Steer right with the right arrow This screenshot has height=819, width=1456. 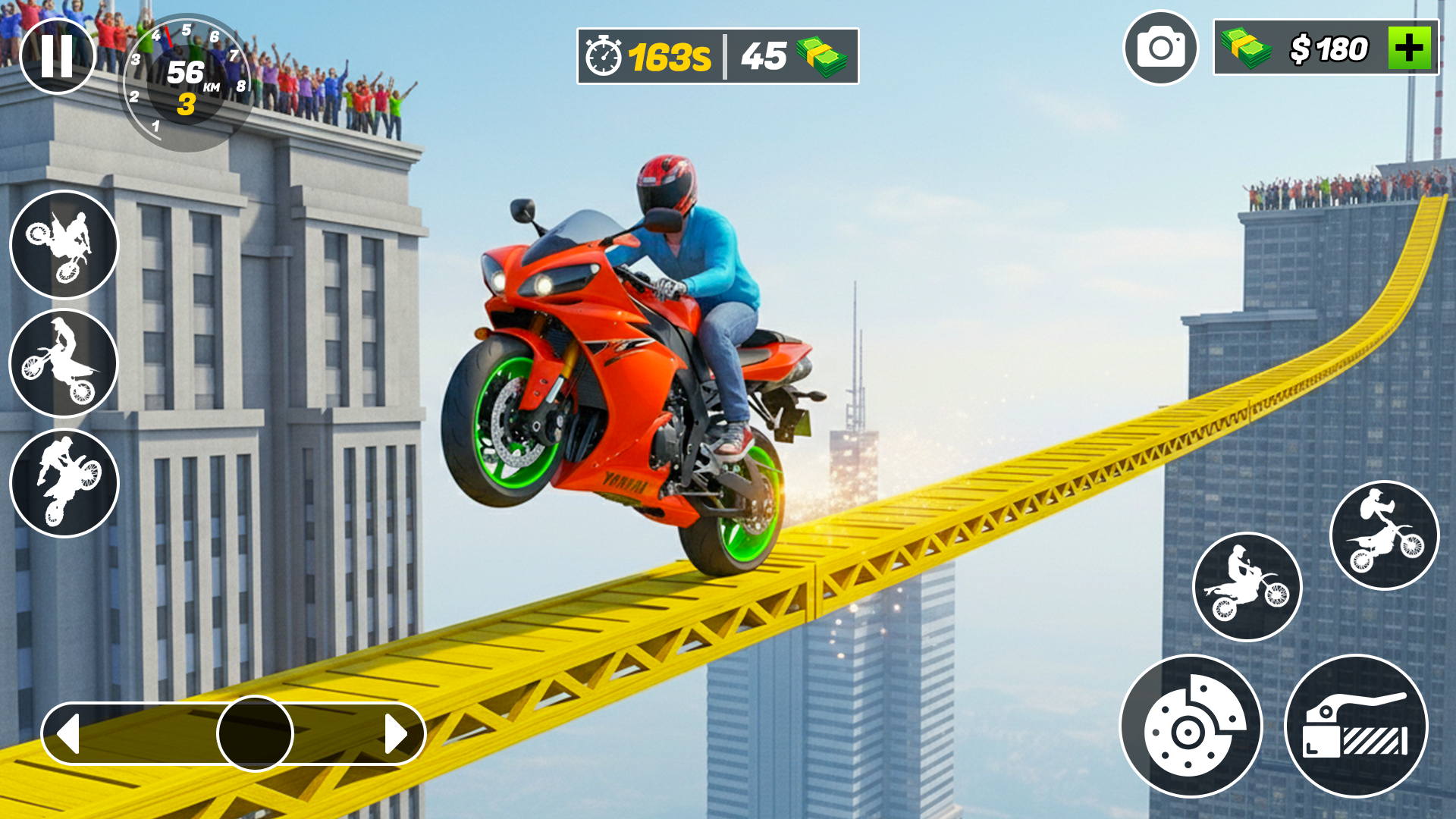(395, 733)
